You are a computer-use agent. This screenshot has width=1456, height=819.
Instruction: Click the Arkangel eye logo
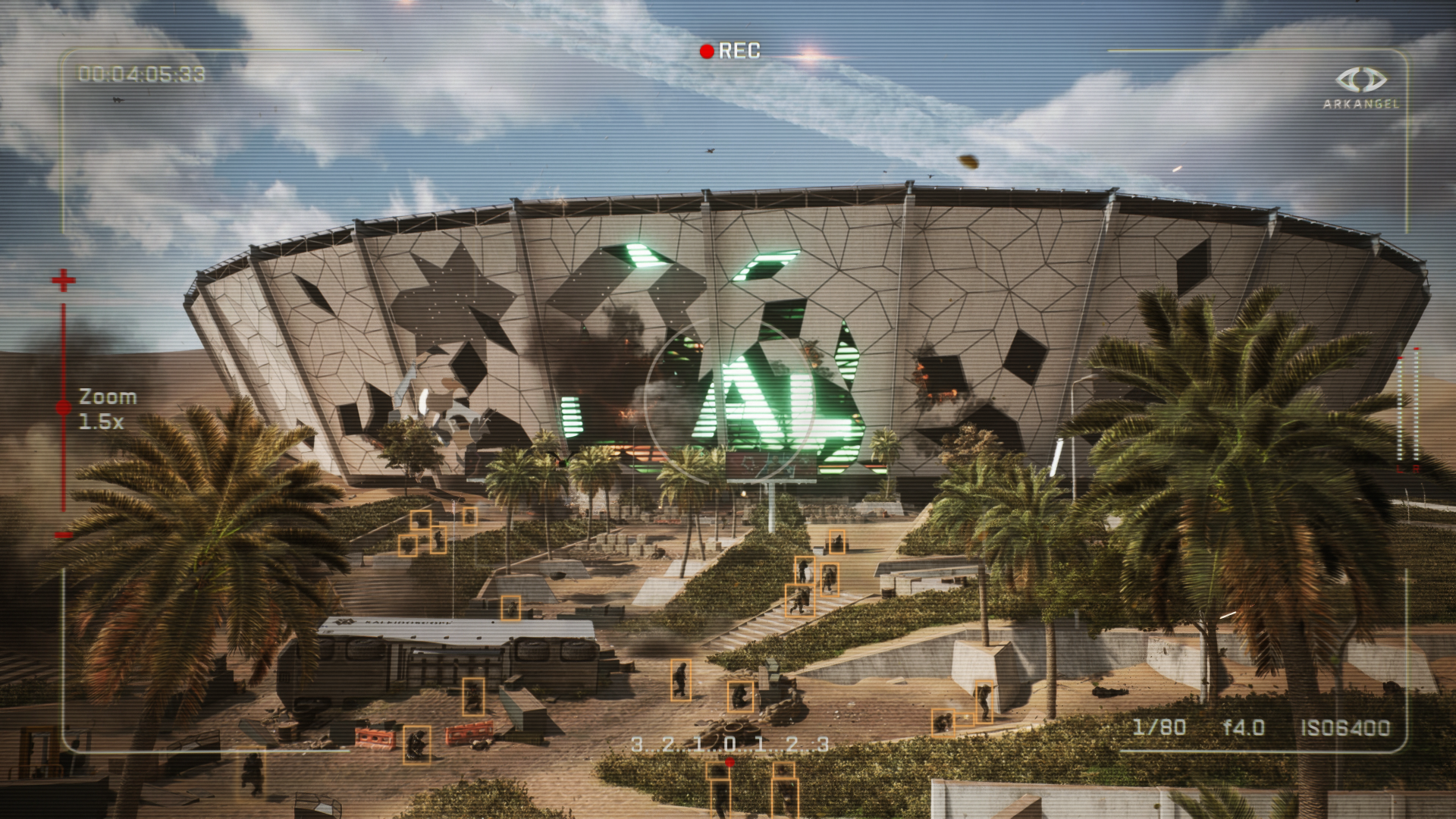tap(1360, 80)
